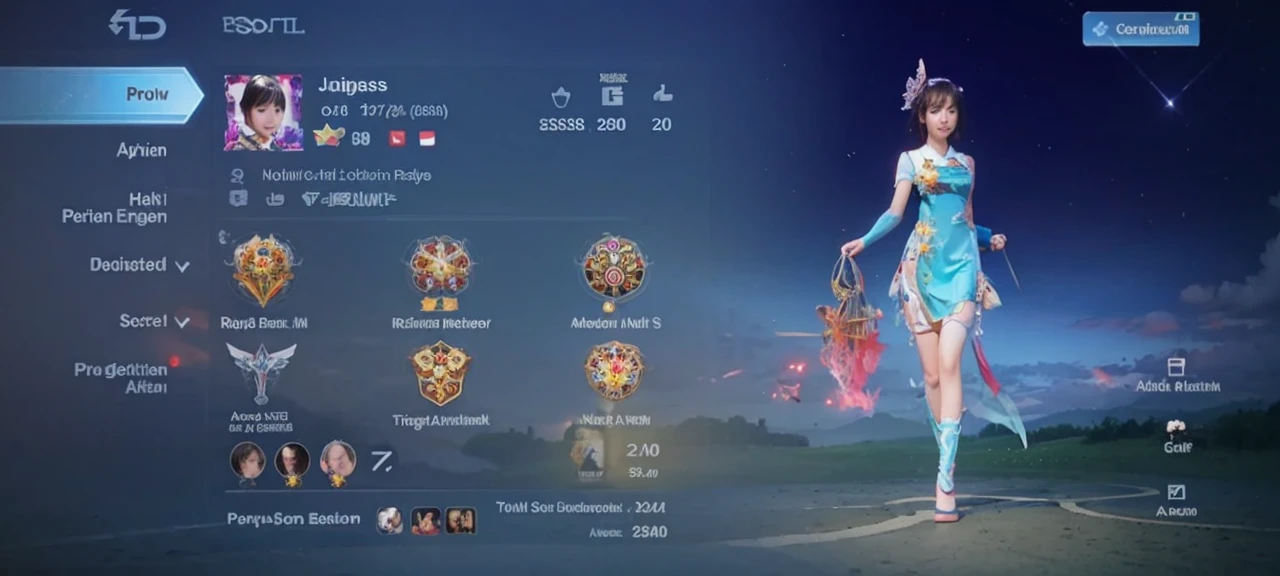Viewport: 1280px width, 576px height.
Task: Expand the Decicted dropdown
Action: click(139, 265)
